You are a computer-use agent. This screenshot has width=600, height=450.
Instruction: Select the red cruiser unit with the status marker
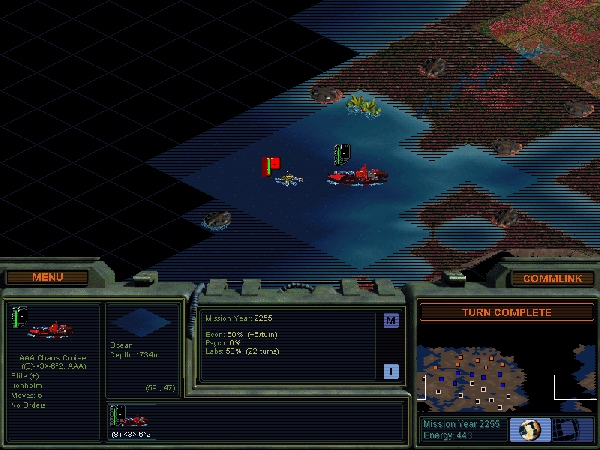point(355,175)
